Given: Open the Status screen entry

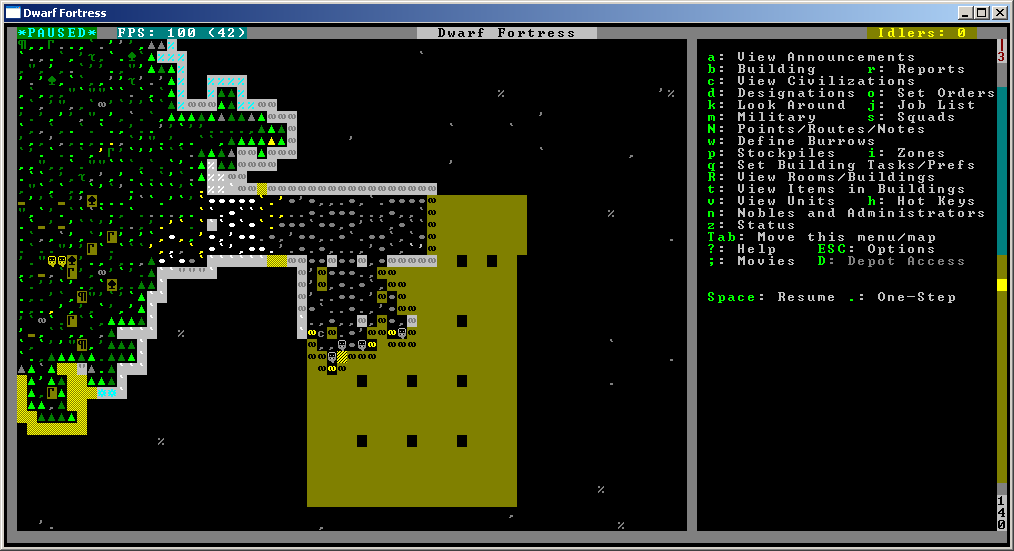Looking at the screenshot, I should pos(766,225).
